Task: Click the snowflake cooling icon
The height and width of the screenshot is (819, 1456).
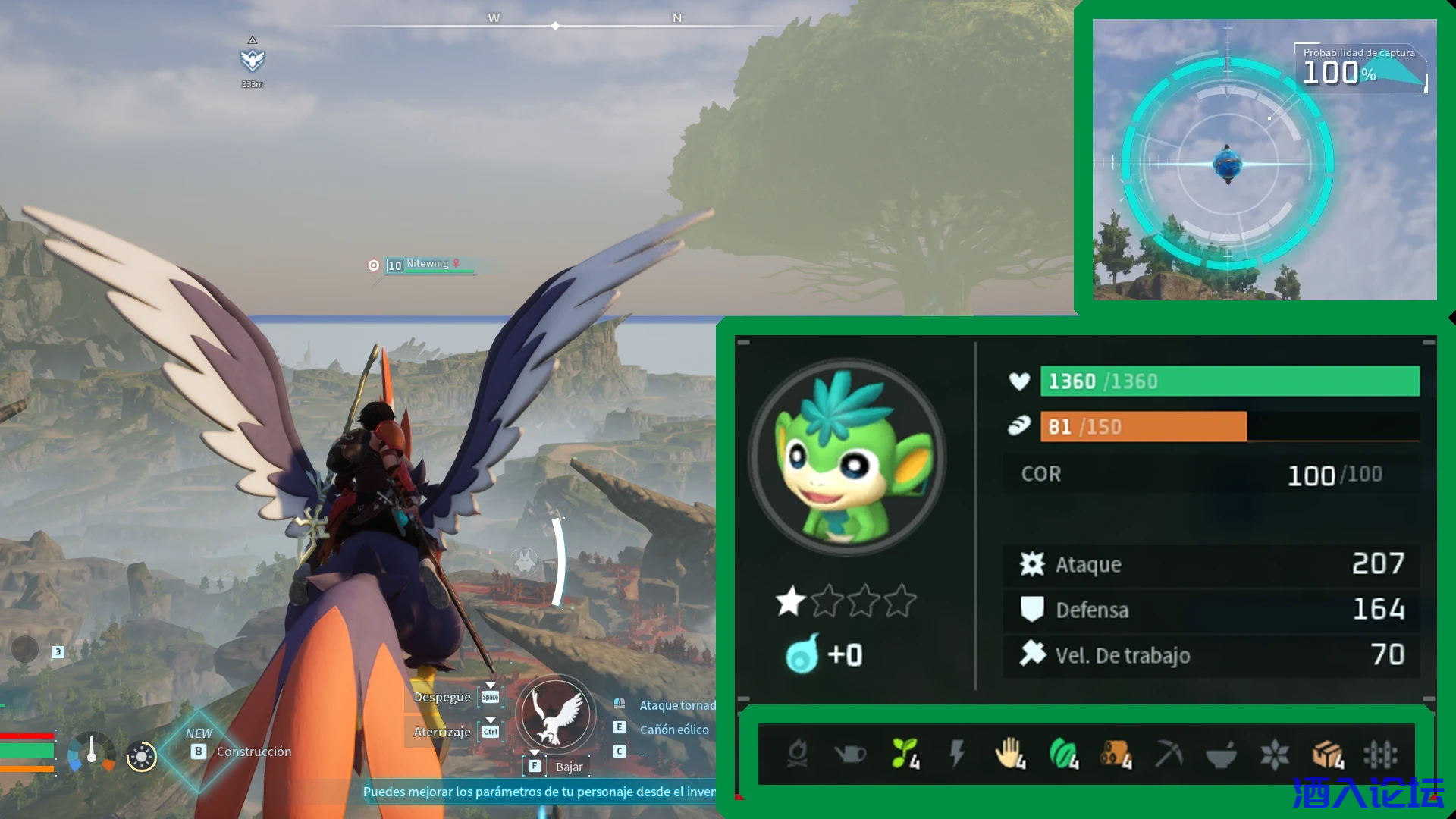Action: tap(1274, 754)
